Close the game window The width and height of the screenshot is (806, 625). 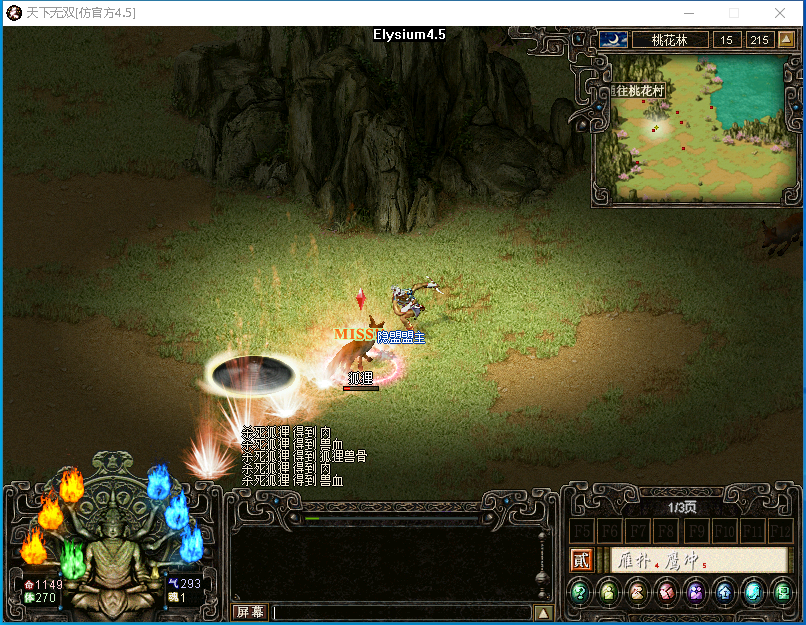[x=781, y=13]
